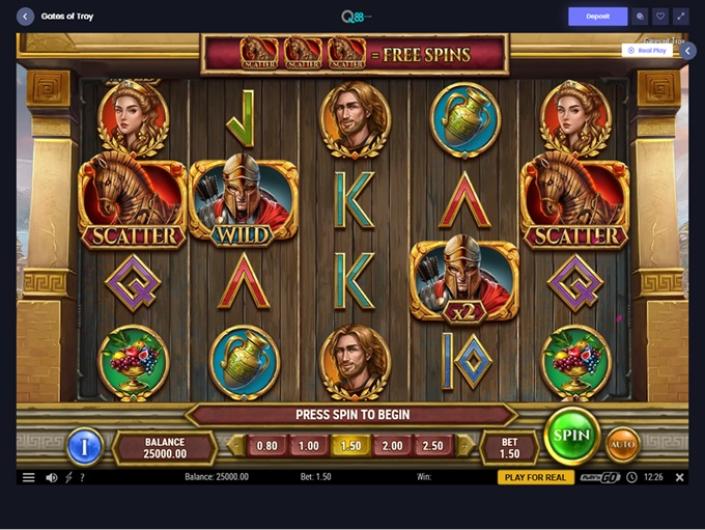Viewport: 705px width, 530px height.
Task: Select the 0.80 bet amount
Action: pos(267,446)
